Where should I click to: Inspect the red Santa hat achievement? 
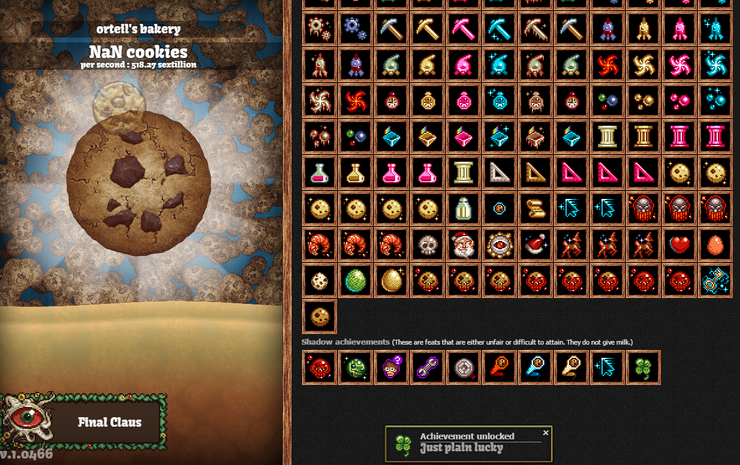pos(534,244)
